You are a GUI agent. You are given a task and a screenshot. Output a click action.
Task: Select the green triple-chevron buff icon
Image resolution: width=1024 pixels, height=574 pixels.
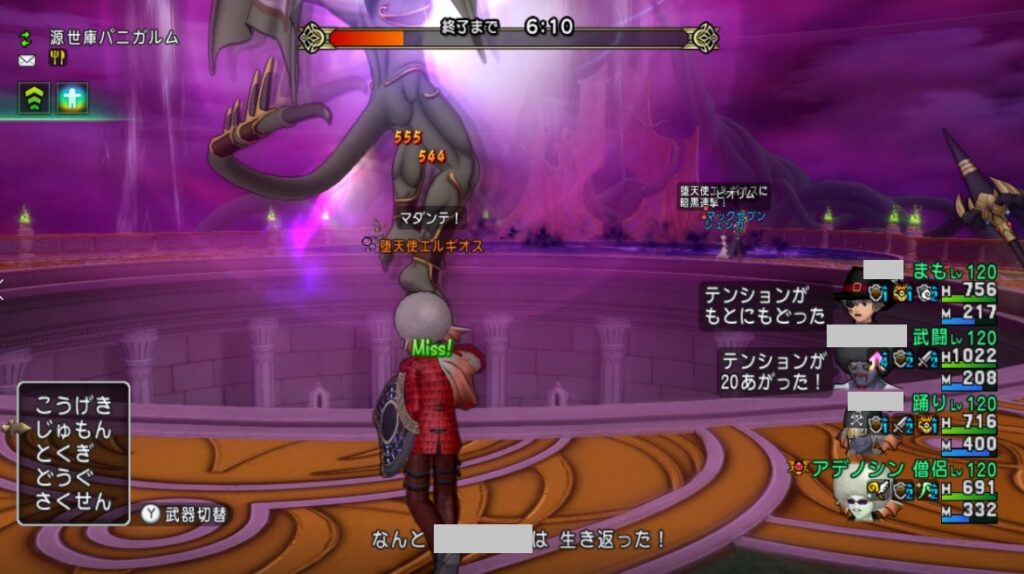pyautogui.click(x=33, y=98)
